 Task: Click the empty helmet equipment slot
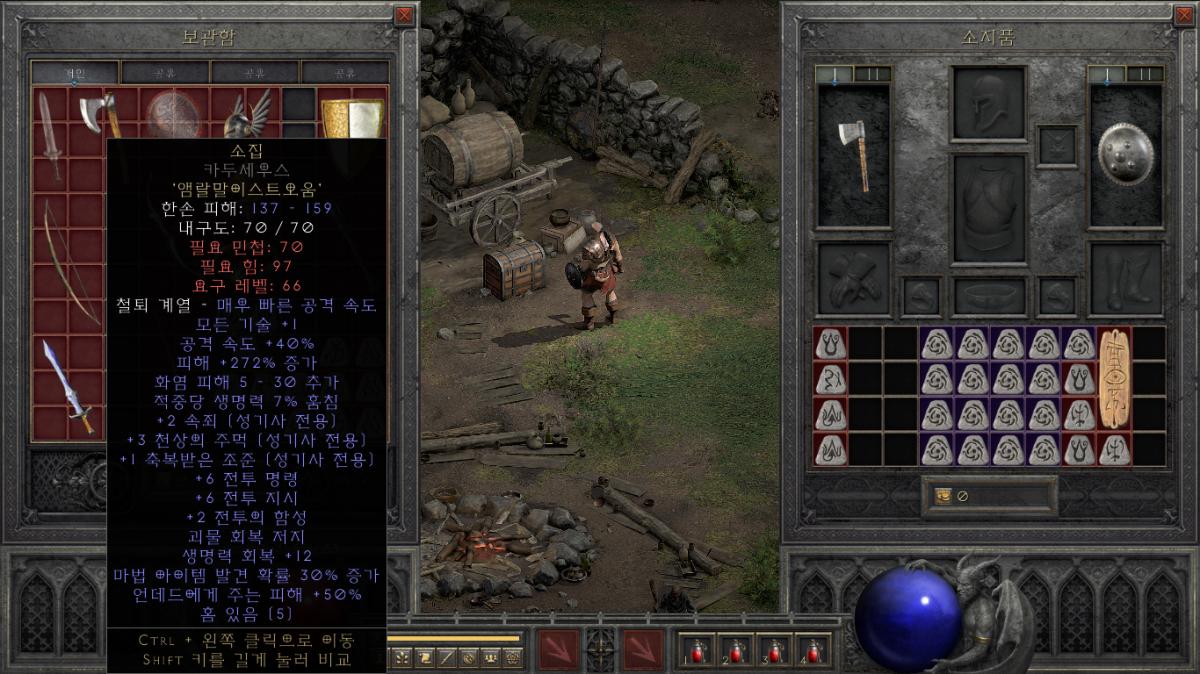point(989,103)
